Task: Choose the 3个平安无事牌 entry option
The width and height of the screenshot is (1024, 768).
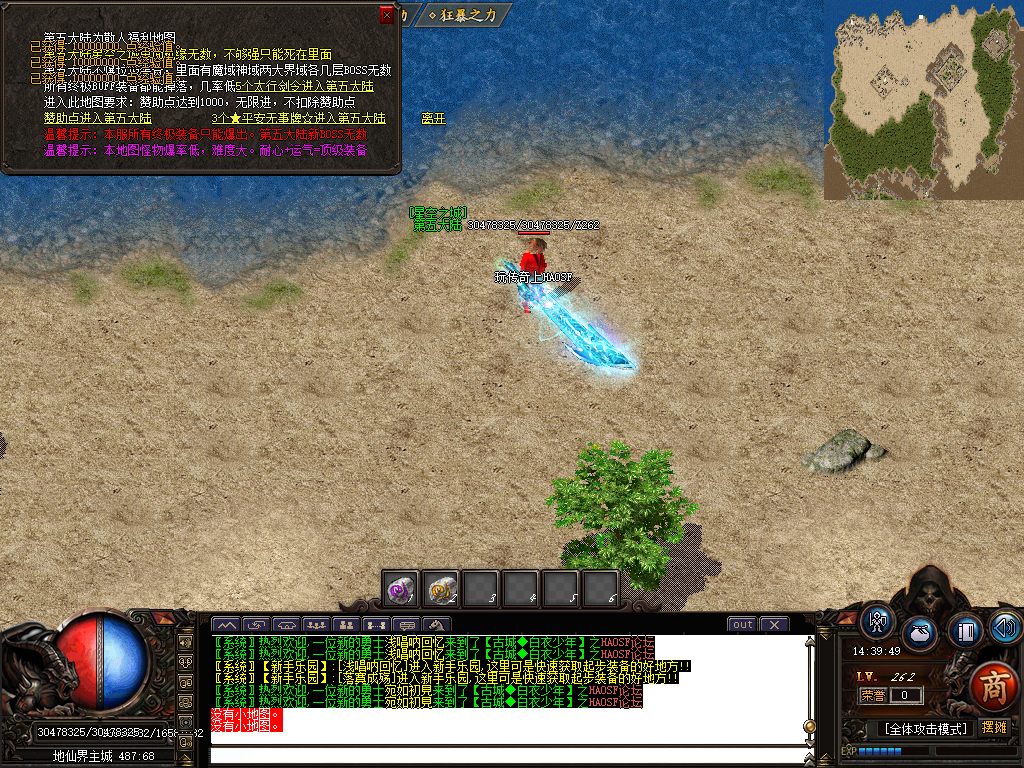Action: [x=285, y=118]
